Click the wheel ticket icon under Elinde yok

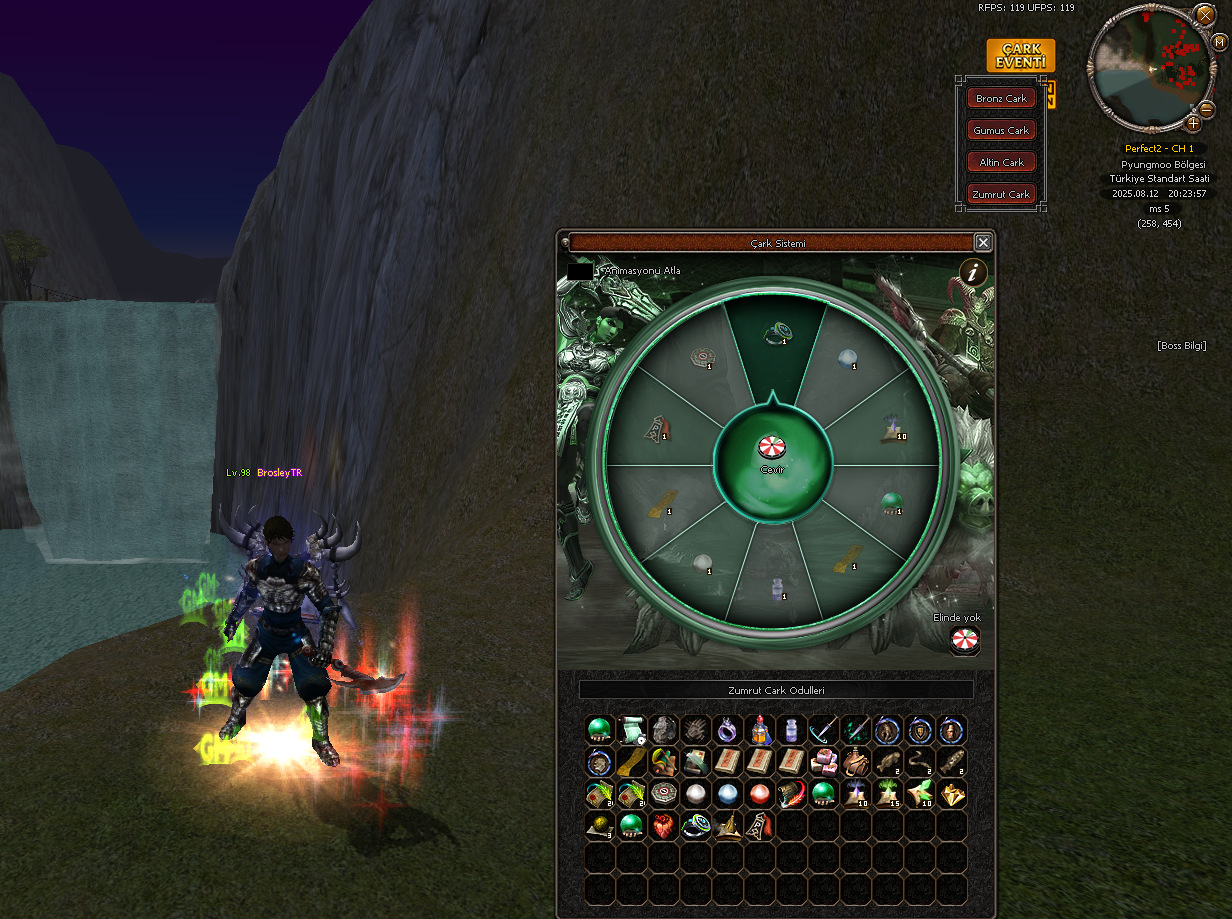tap(964, 640)
